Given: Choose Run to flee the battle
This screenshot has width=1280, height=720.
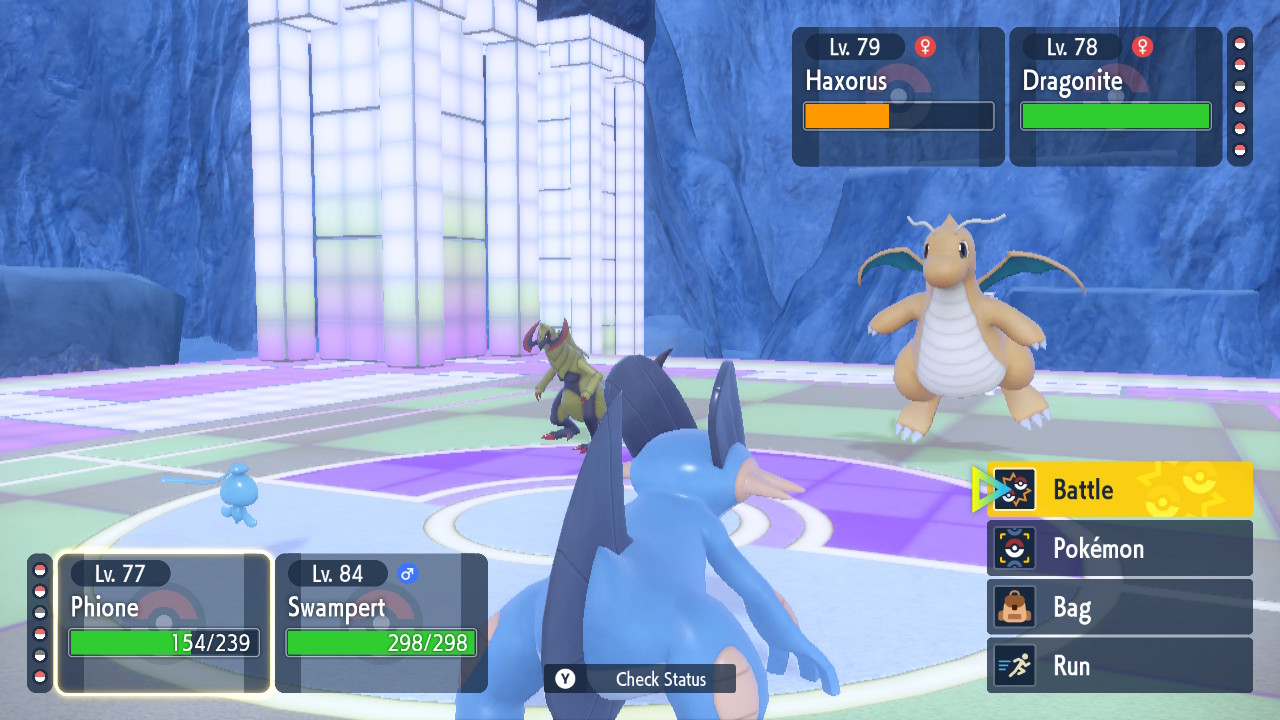Looking at the screenshot, I should pyautogui.click(x=1120, y=665).
